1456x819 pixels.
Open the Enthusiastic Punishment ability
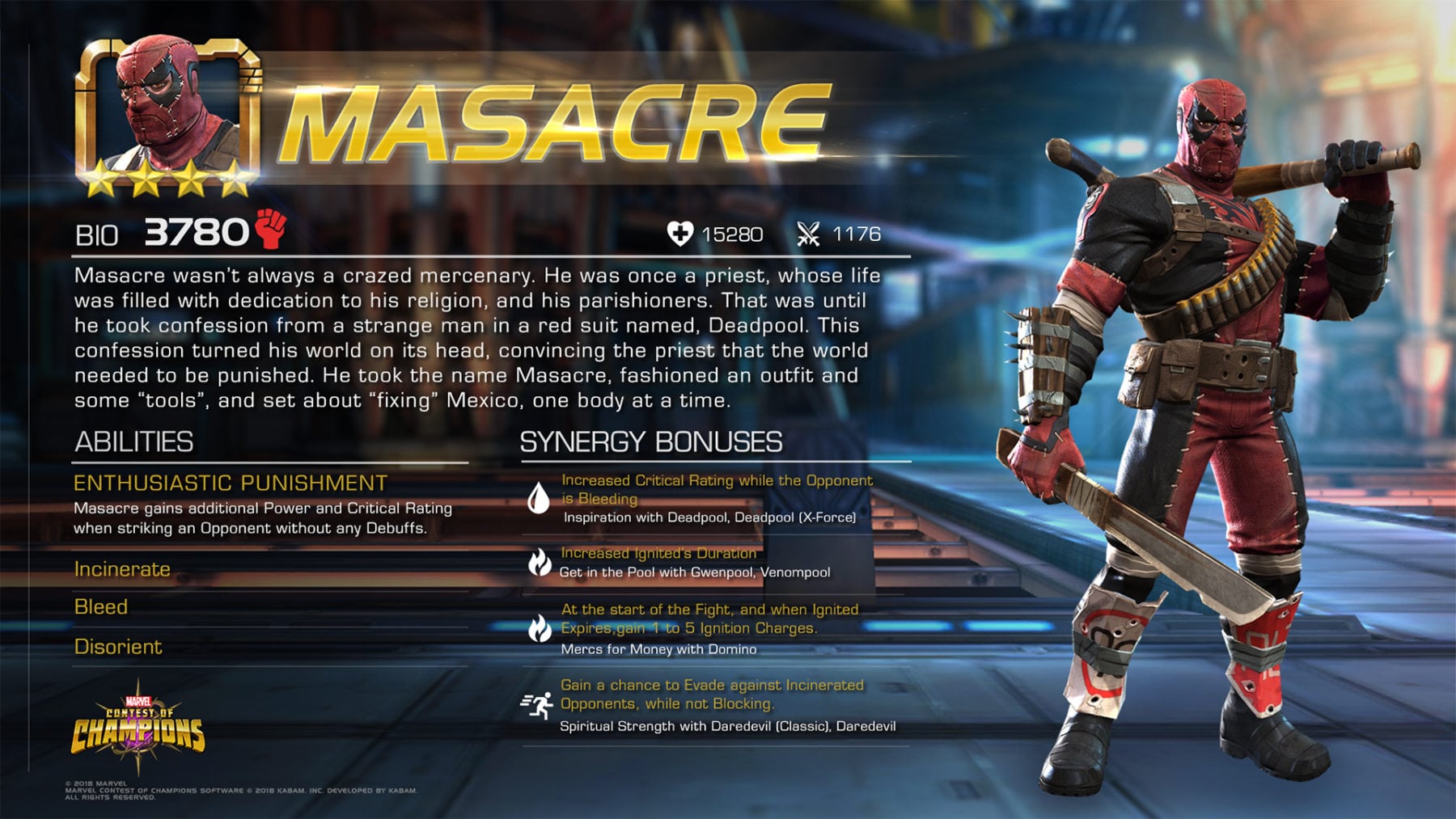point(231,483)
